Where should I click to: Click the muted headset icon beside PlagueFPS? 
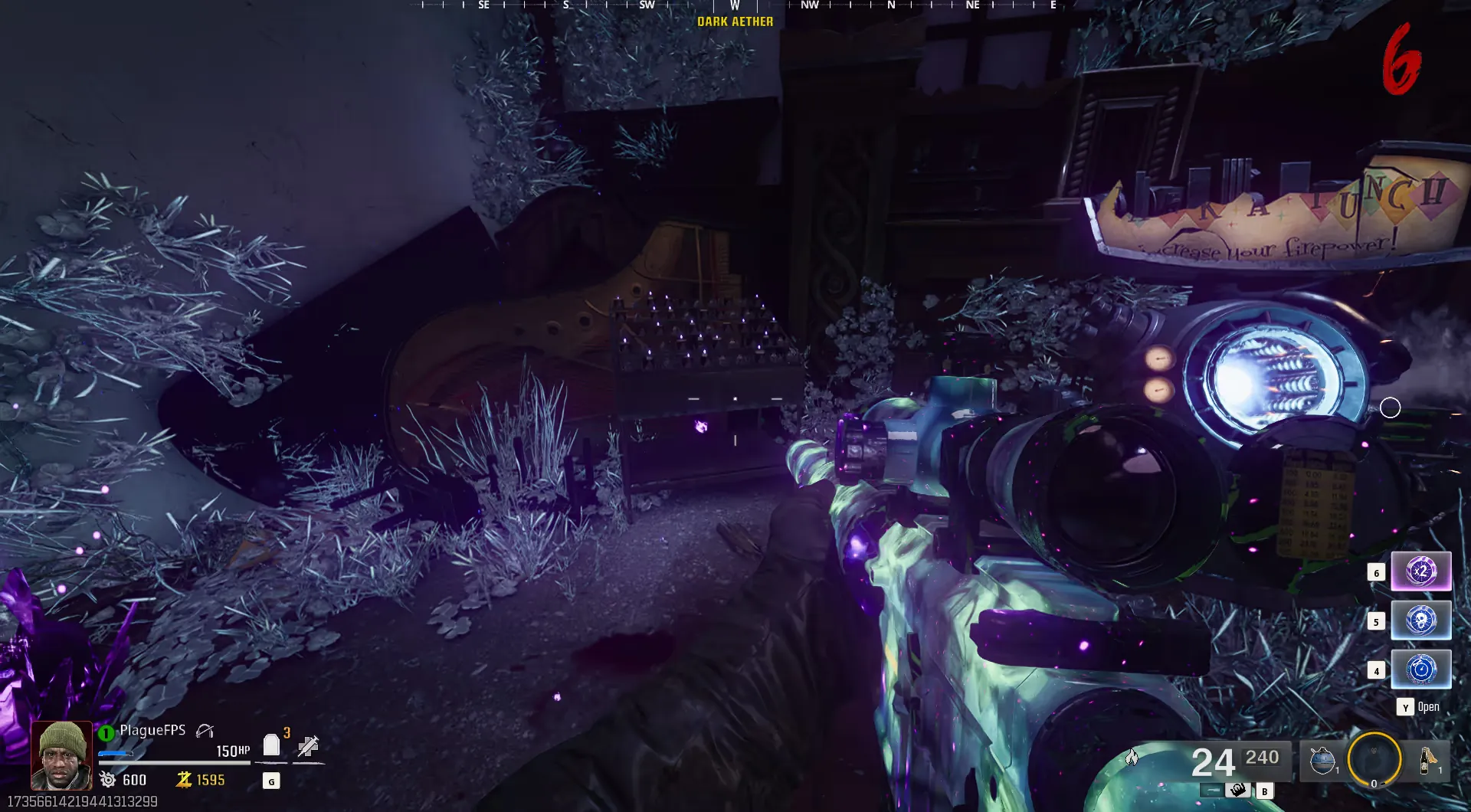click(205, 731)
